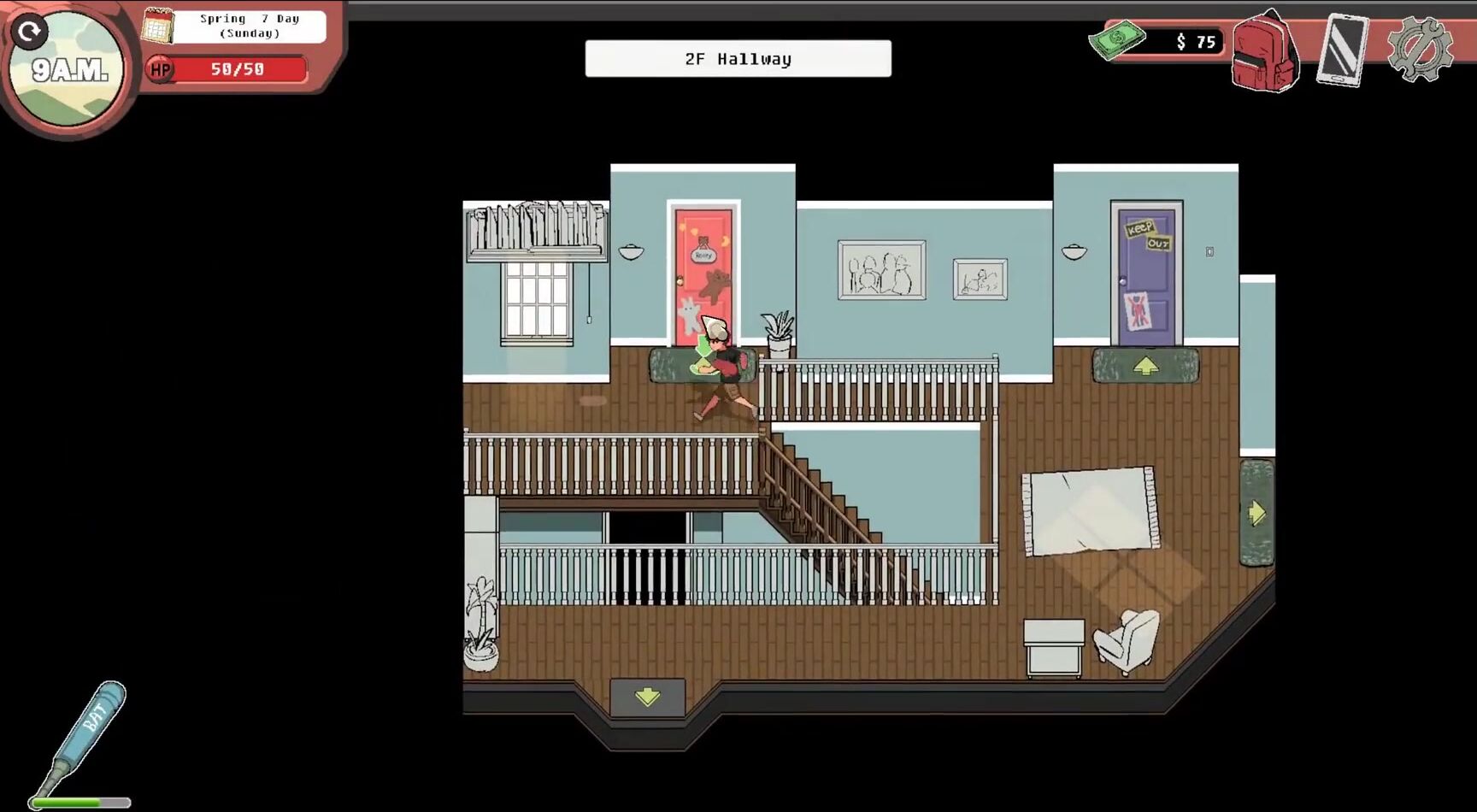1477x812 pixels.
Task: Click the calendar date icon
Action: point(158,26)
